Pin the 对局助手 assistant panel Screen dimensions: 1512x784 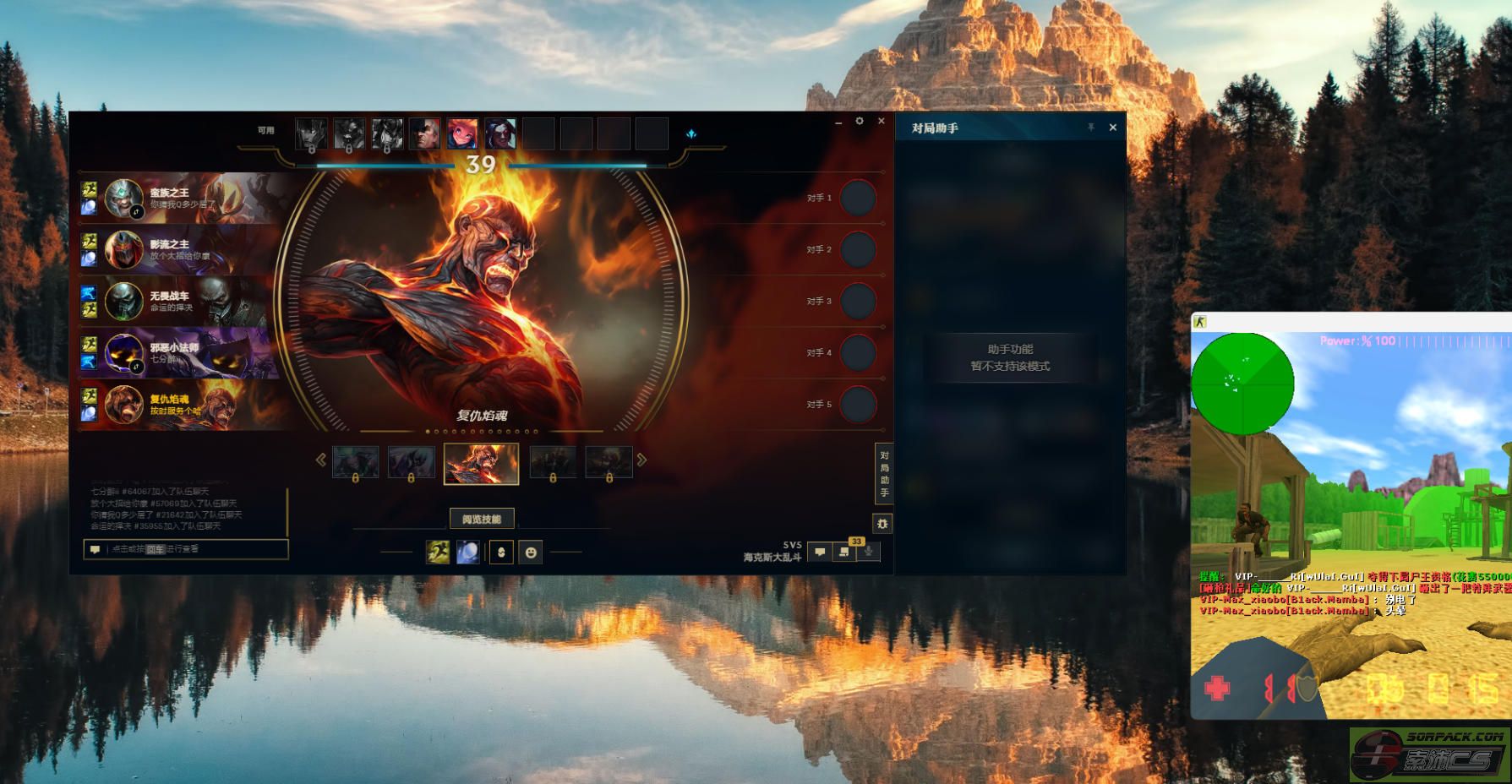1091,128
